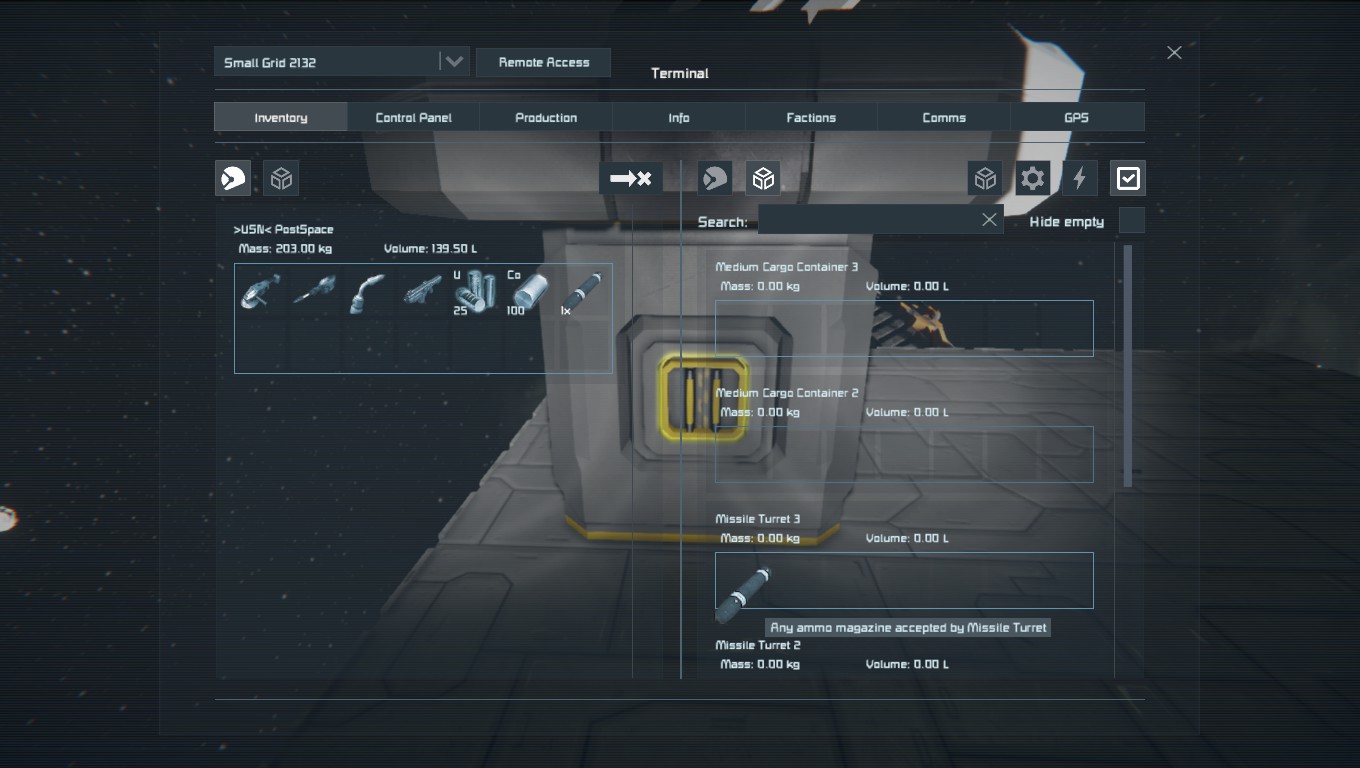Image resolution: width=1360 pixels, height=768 pixels.
Task: Click the Remote Access button
Action: point(543,62)
